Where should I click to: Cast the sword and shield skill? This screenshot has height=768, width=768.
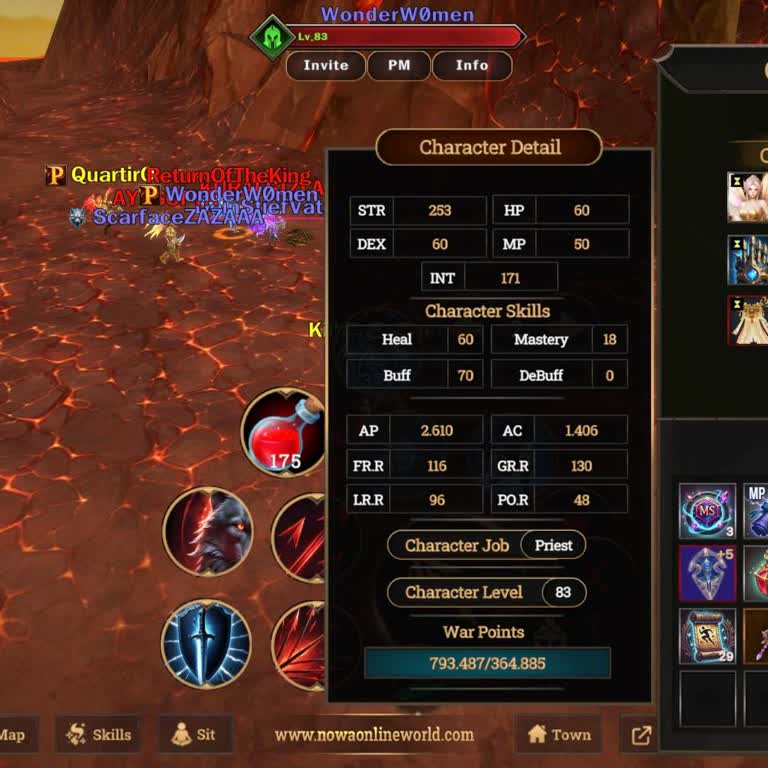(207, 644)
